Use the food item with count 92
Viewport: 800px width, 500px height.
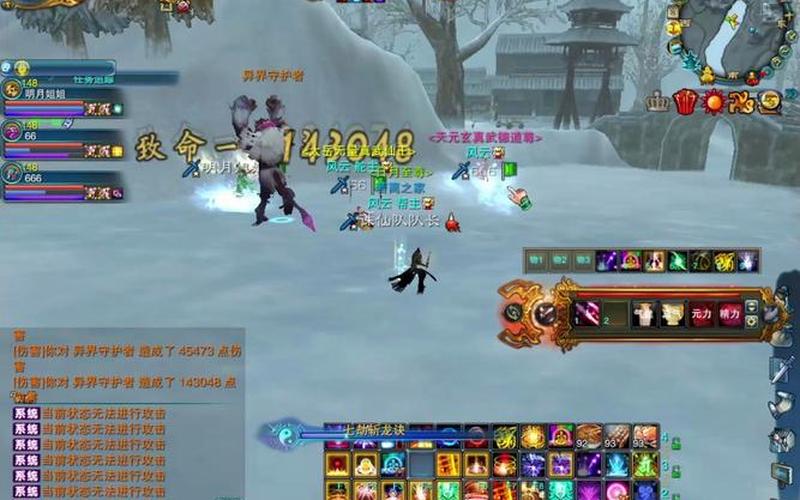[x=588, y=437]
